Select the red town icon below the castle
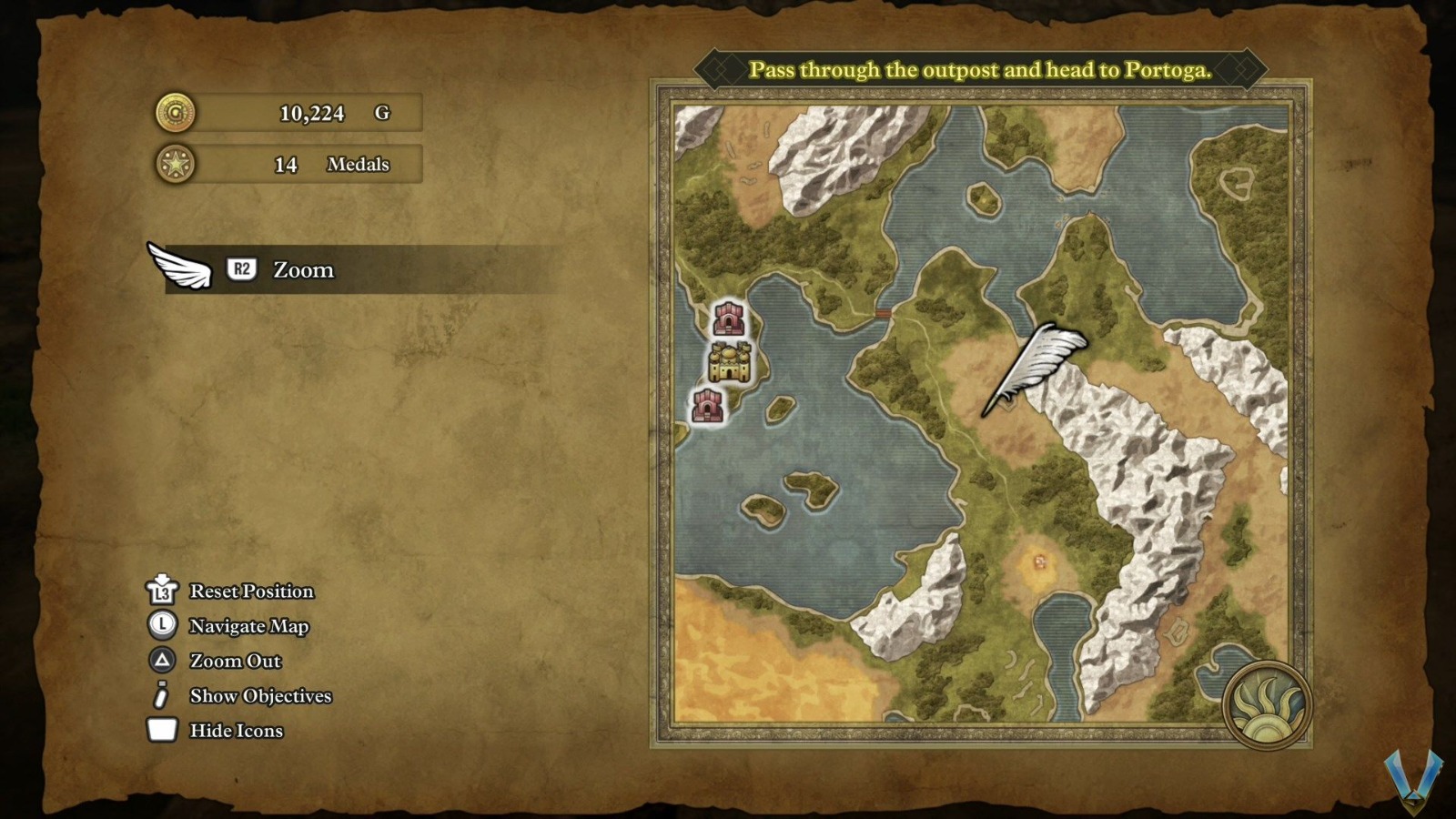1456x819 pixels. click(706, 406)
